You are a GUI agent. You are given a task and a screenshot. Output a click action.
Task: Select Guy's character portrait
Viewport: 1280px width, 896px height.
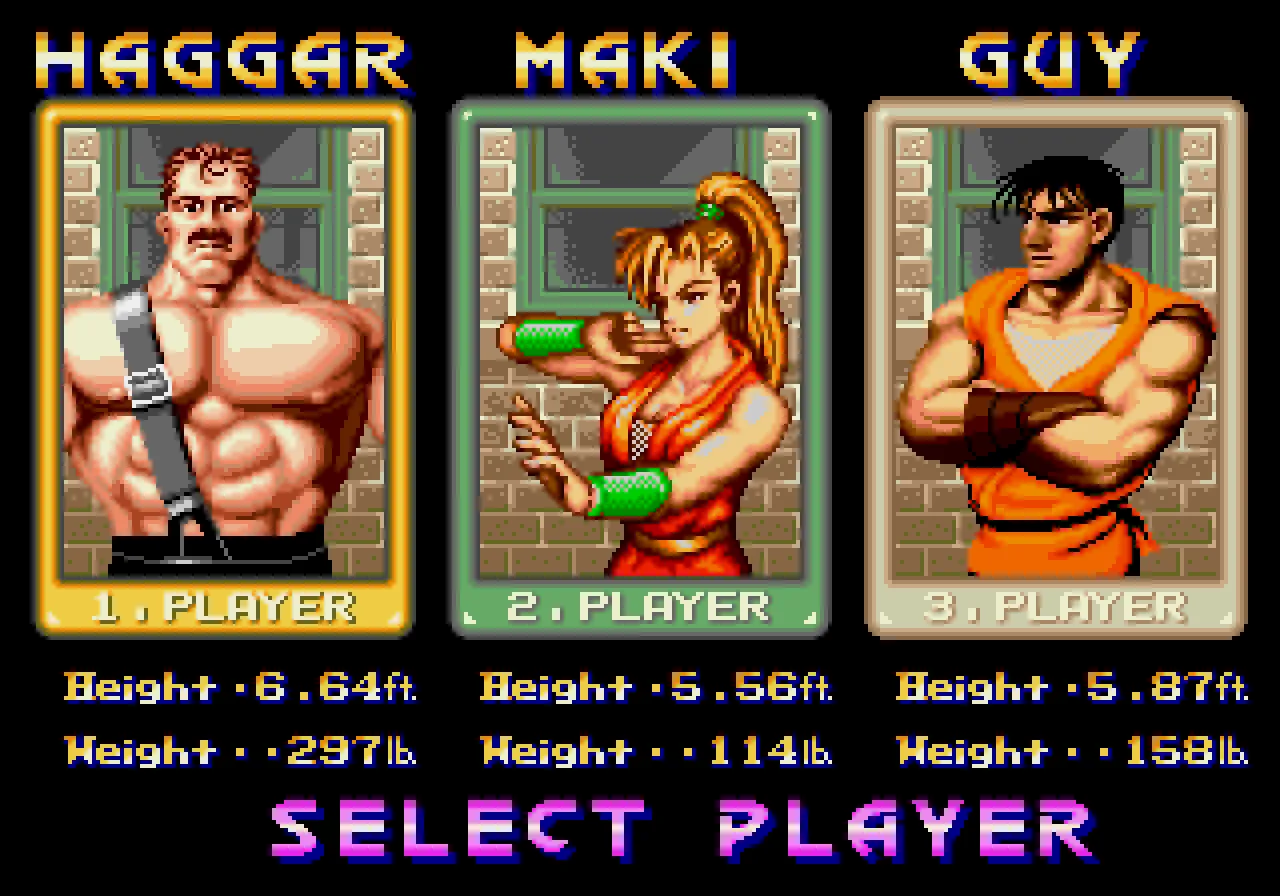(x=1058, y=350)
